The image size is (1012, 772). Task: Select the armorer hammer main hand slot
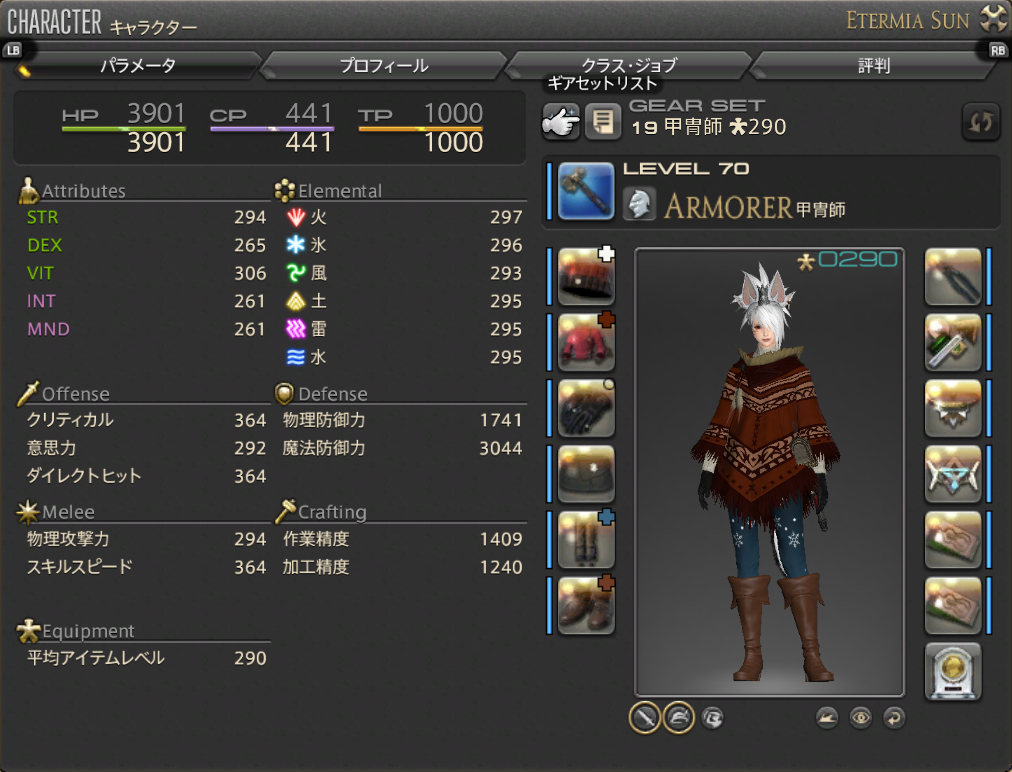coord(586,191)
